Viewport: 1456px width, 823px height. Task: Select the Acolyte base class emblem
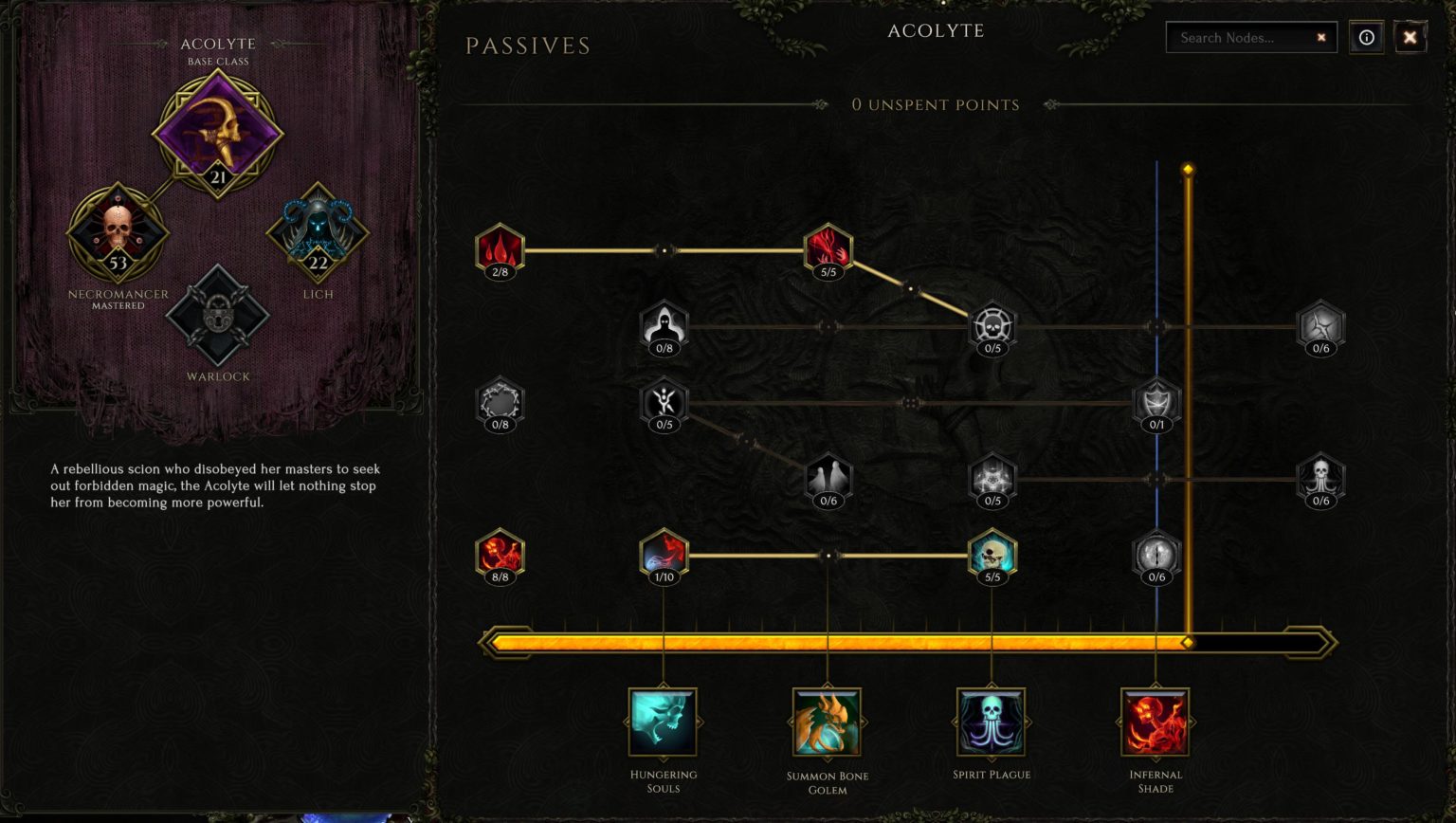tap(219, 136)
